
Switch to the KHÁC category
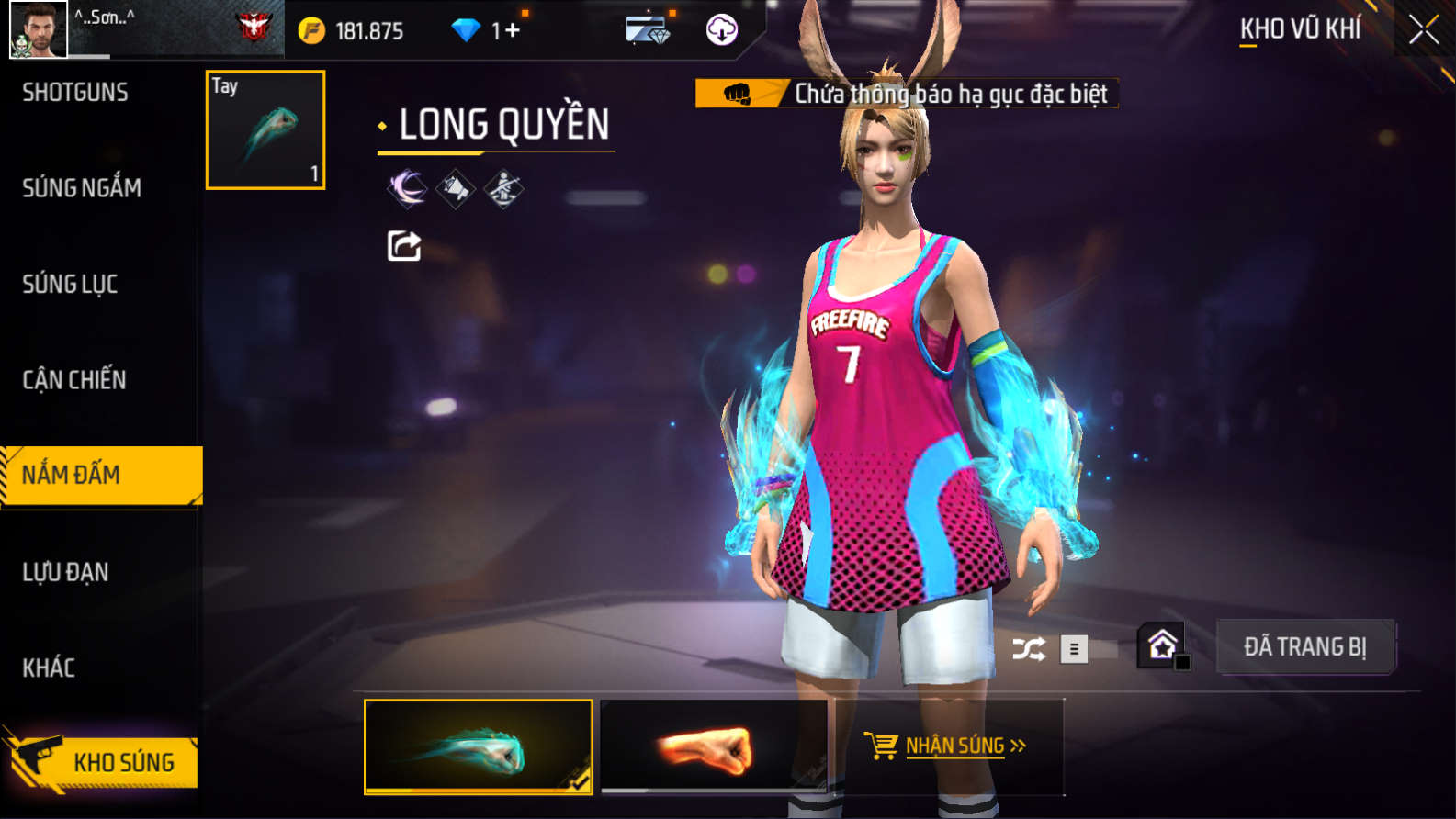pos(49,668)
